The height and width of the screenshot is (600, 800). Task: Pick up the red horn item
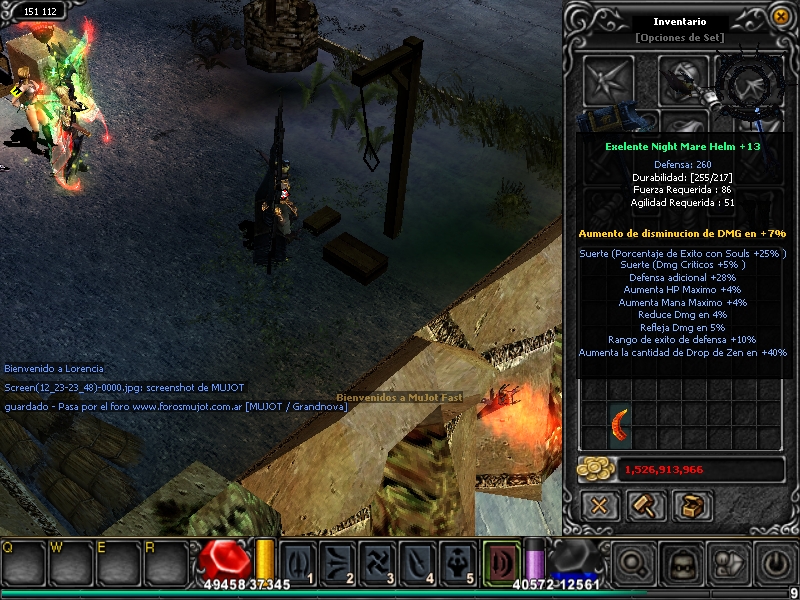tap(620, 427)
